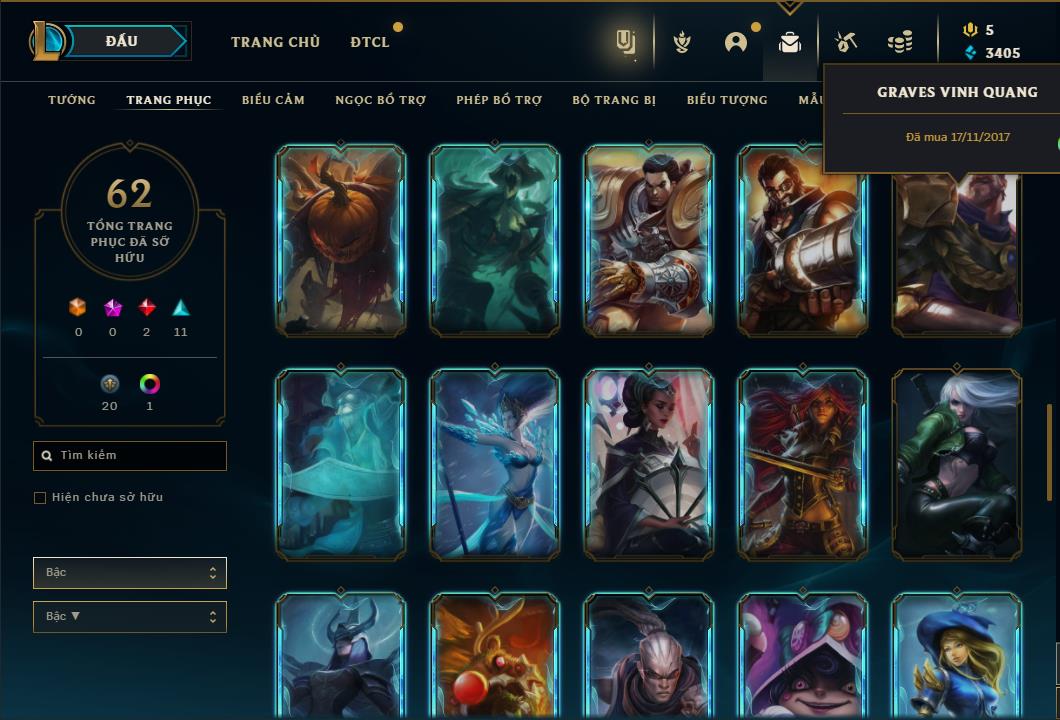Screen dimensions: 1060x720
Task: Open the store coin stack icon
Action: coord(900,42)
